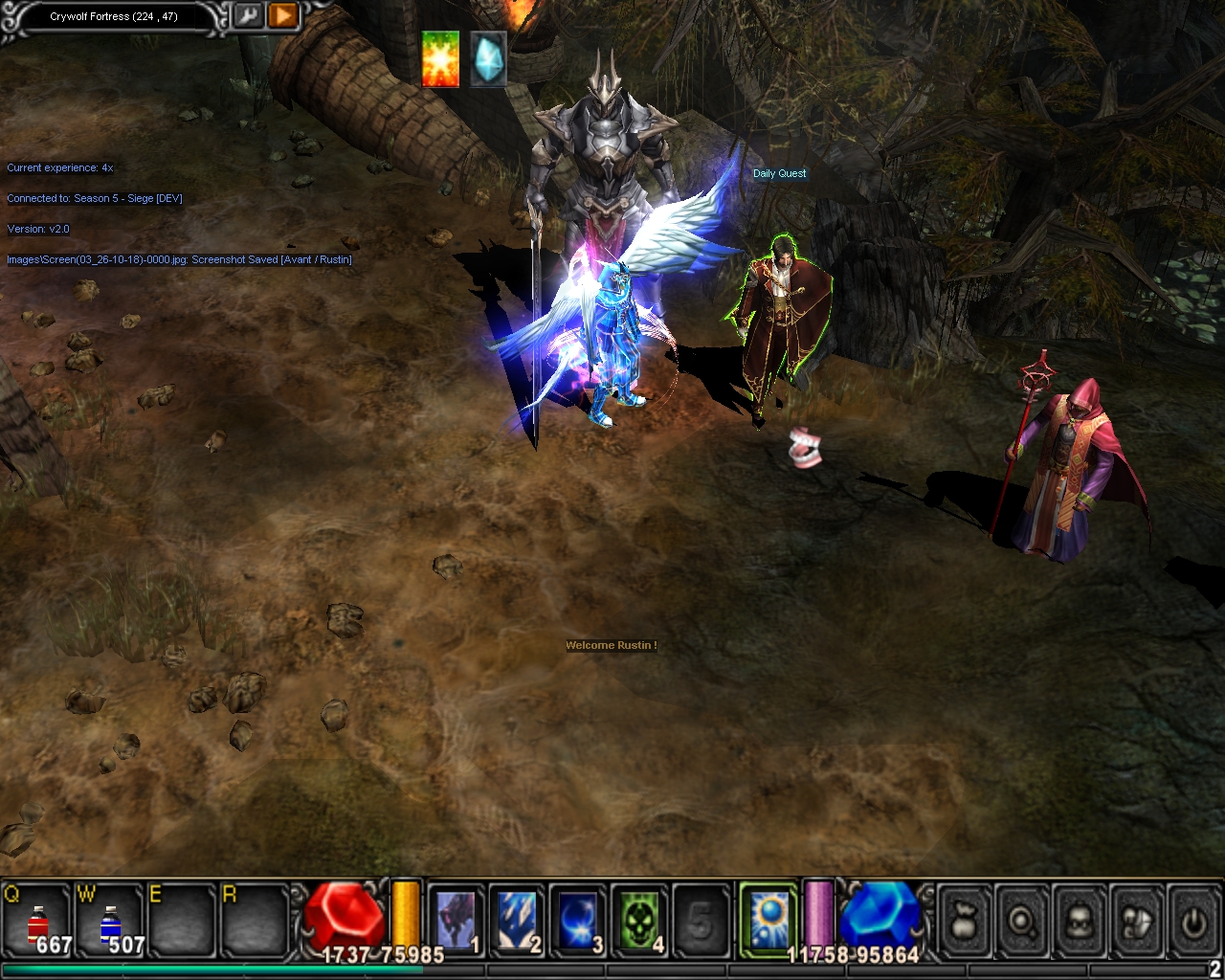Use the red health potion in slot Q
Screen dimensions: 1225x980
[x=38, y=921]
